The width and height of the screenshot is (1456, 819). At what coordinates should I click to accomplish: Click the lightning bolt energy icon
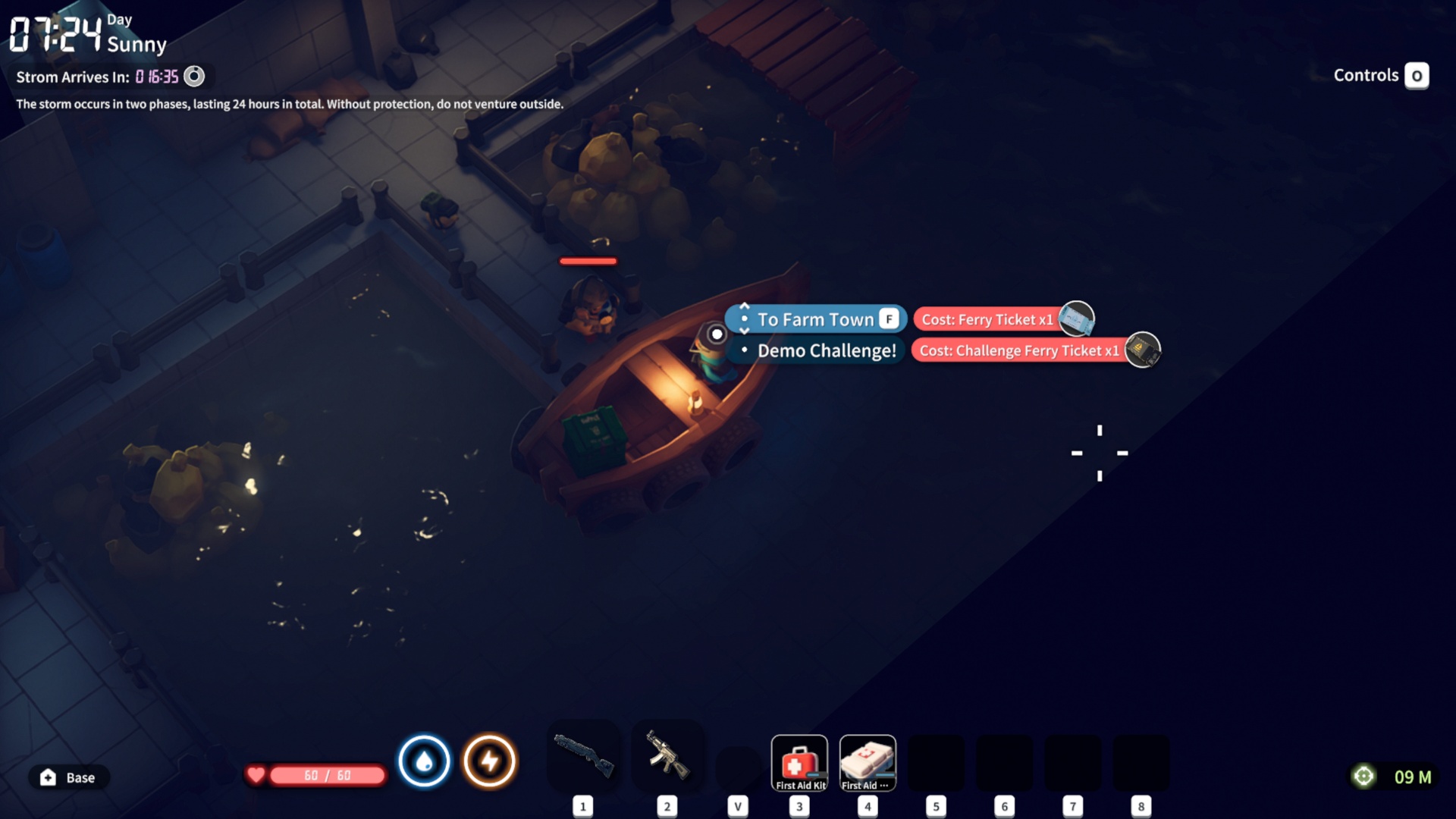click(490, 761)
